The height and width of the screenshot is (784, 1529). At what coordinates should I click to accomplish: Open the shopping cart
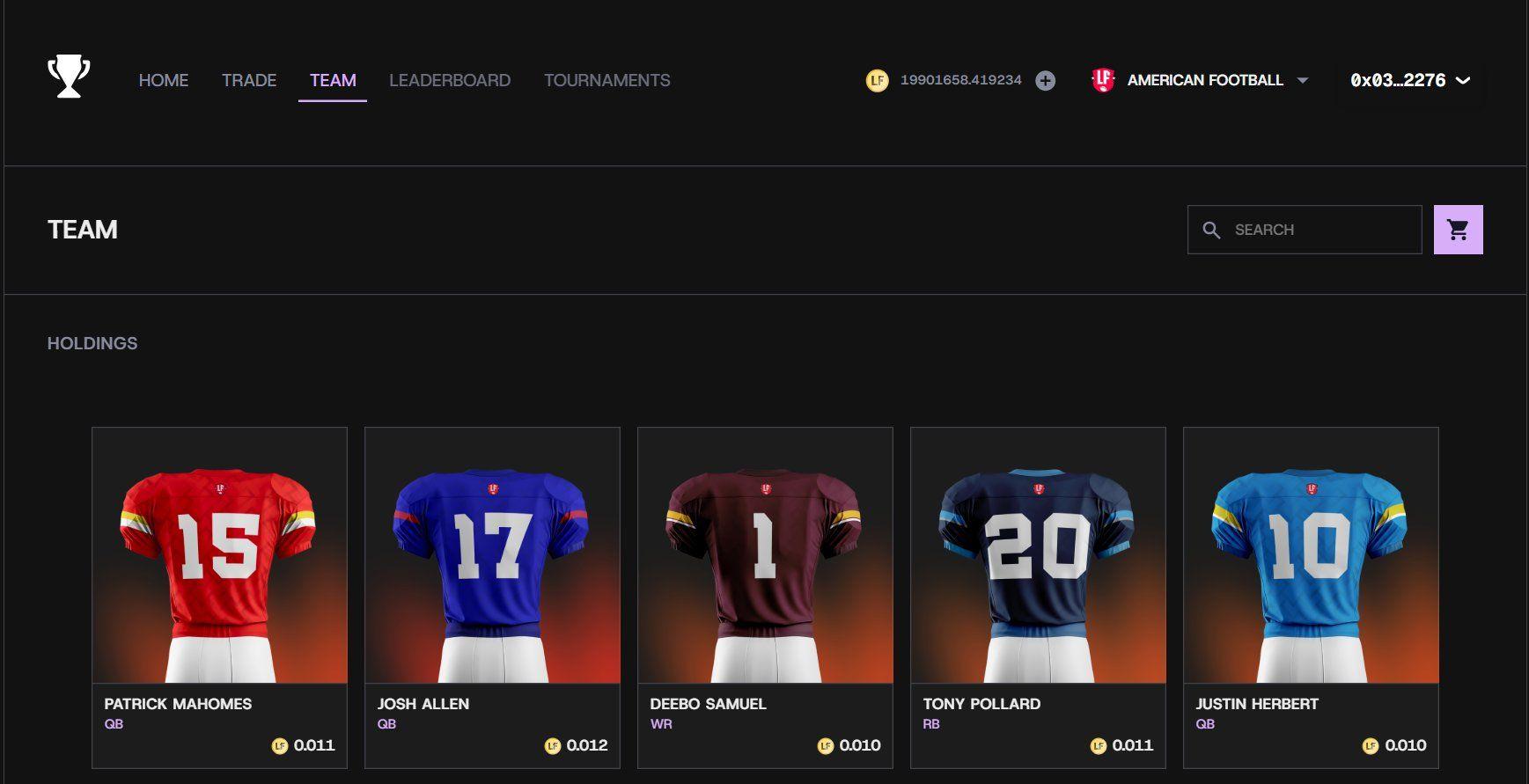(x=1458, y=229)
